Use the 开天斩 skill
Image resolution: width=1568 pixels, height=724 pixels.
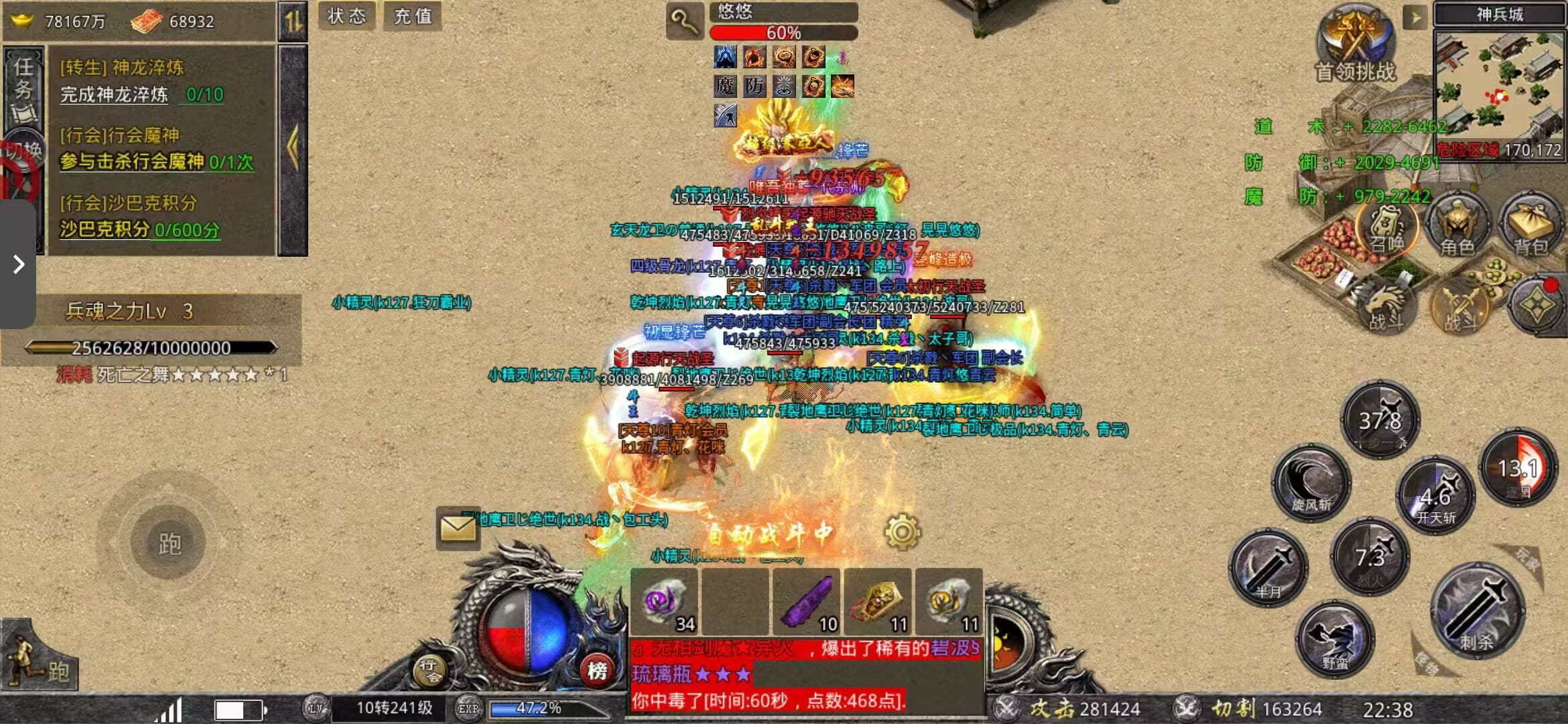(x=1436, y=496)
